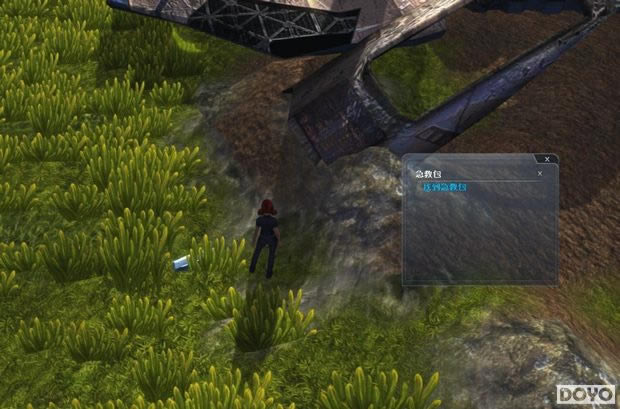Select the blue 急救包 pickup option

441,187
